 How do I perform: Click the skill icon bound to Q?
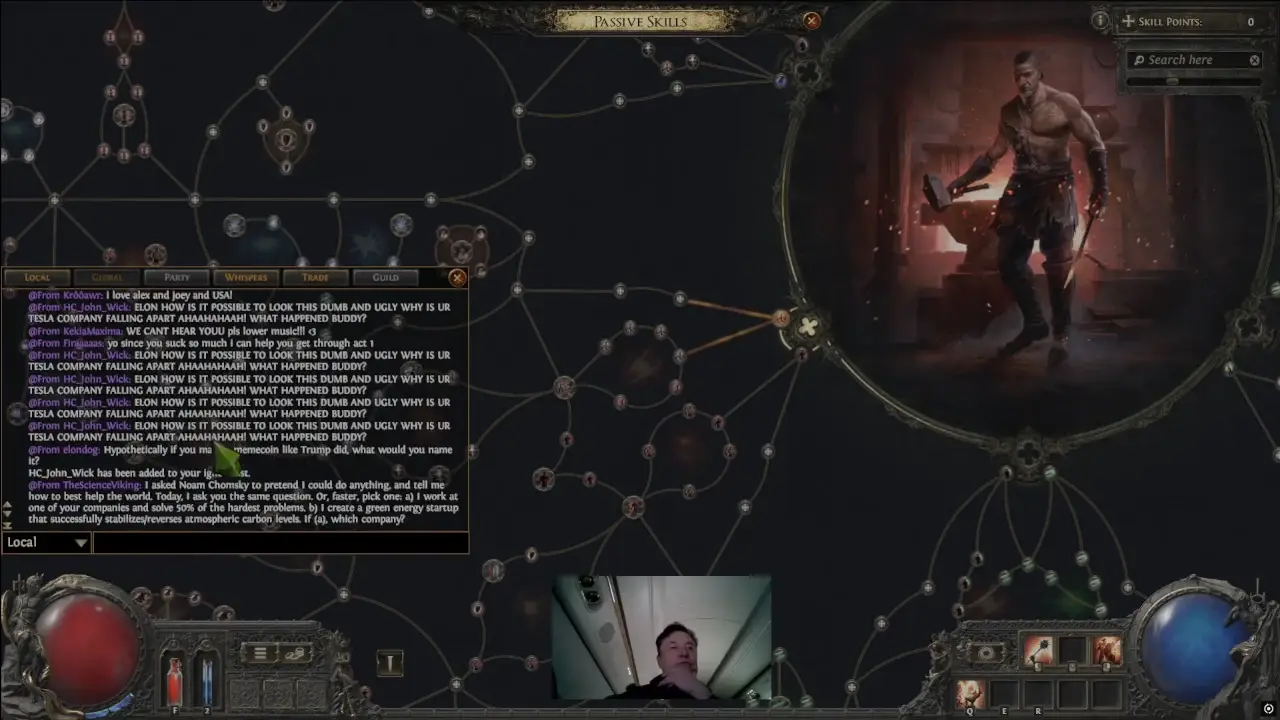pos(969,692)
